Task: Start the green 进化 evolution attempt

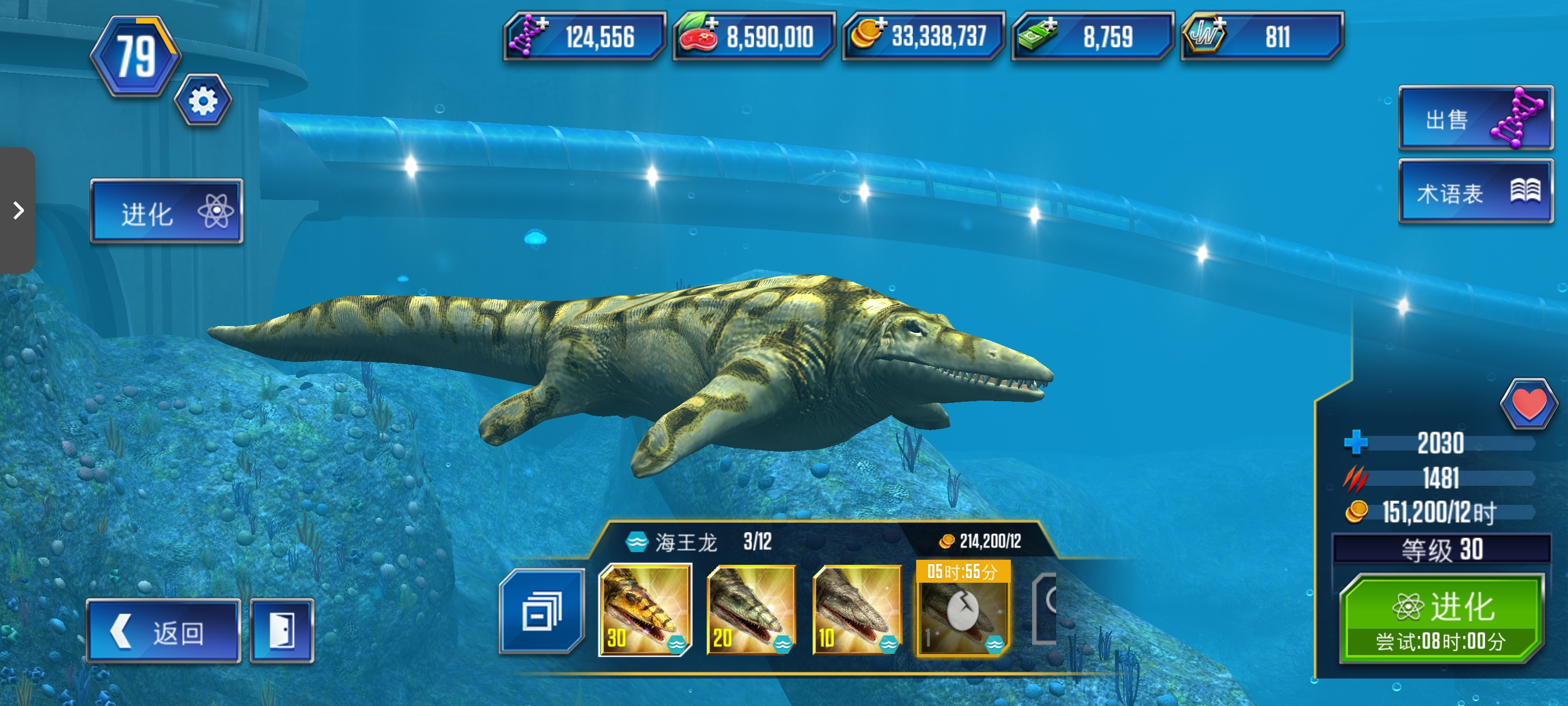Action: click(1441, 619)
